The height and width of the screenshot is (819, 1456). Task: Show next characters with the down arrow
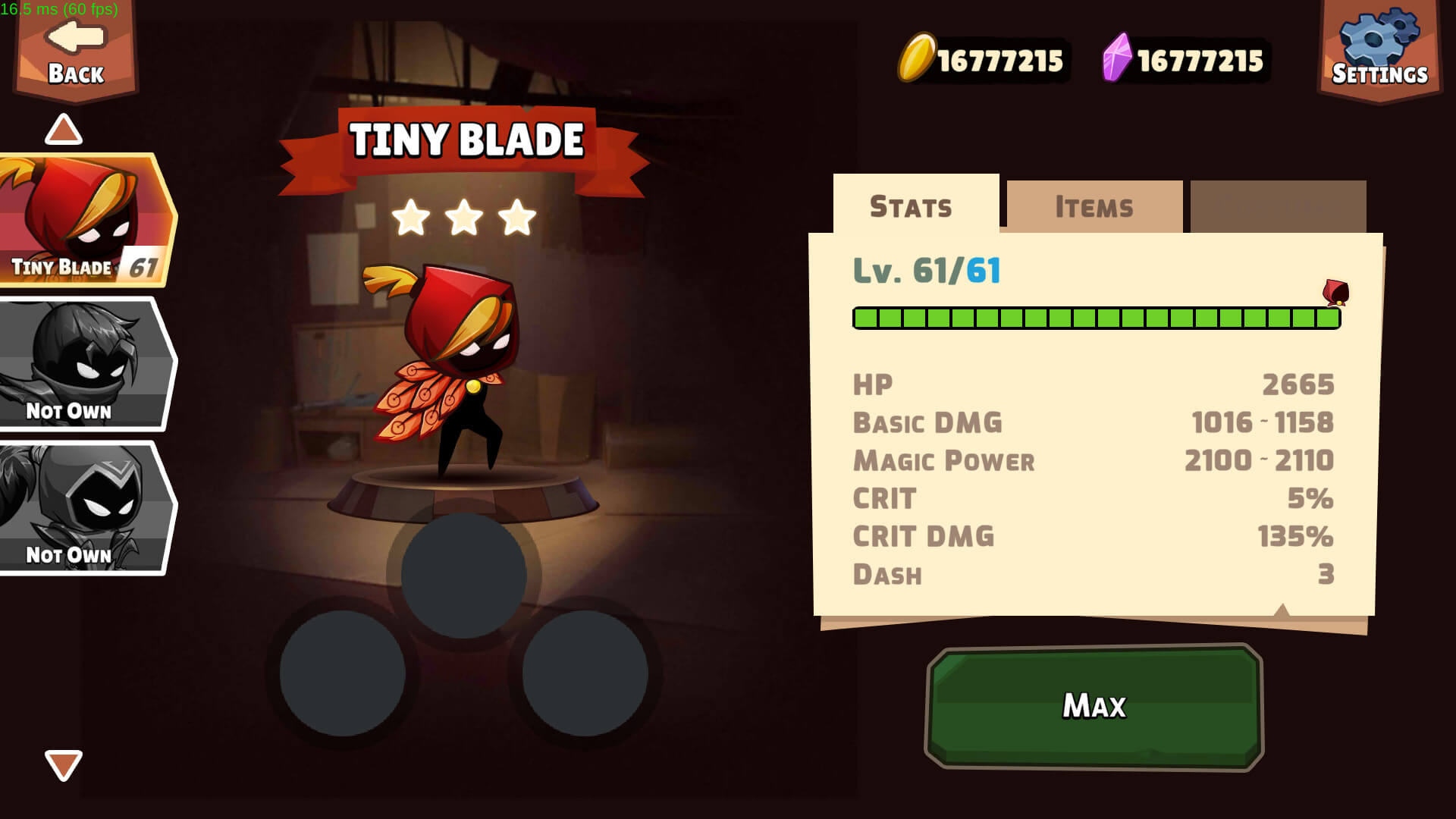coord(64,764)
